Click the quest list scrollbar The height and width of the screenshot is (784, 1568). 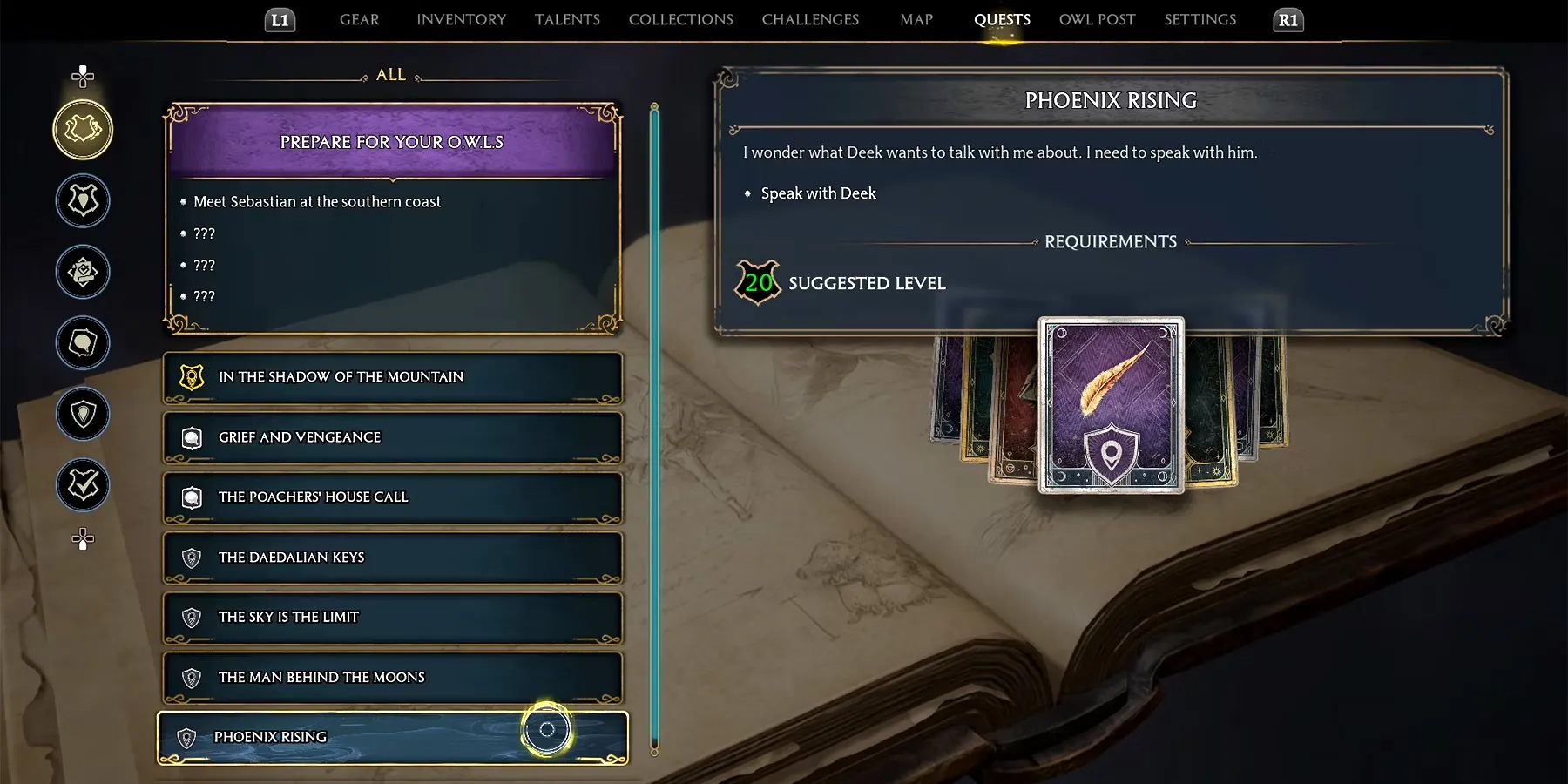point(654,427)
